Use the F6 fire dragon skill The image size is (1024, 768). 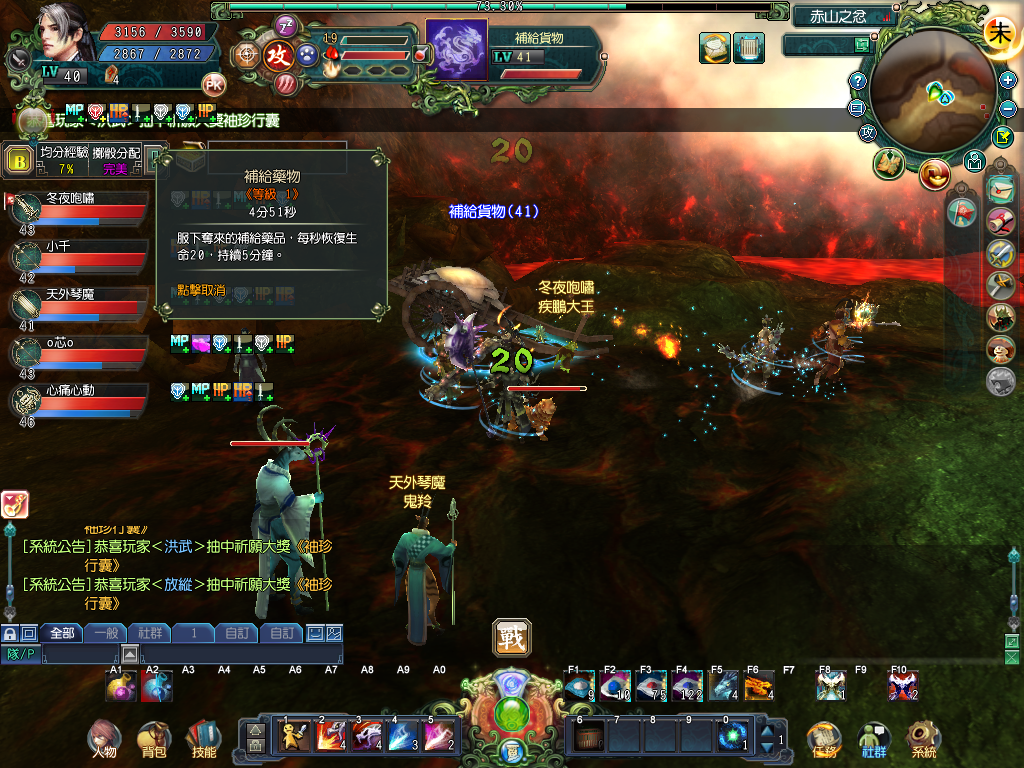pos(759,686)
